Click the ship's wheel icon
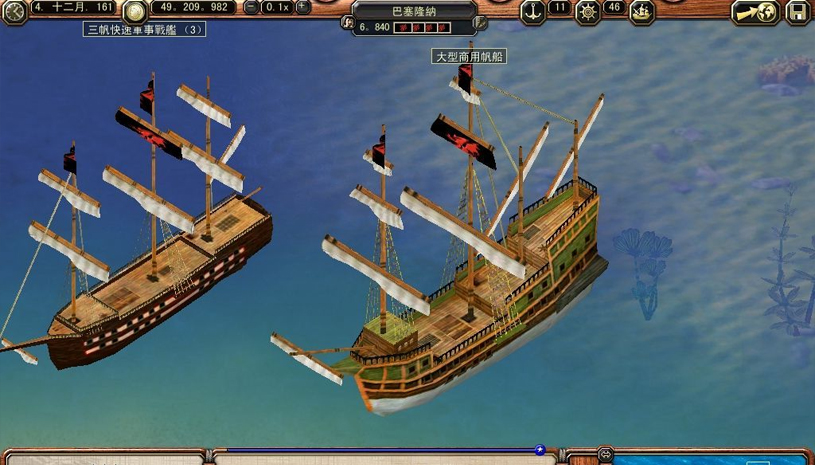The image size is (815, 465). [x=588, y=11]
